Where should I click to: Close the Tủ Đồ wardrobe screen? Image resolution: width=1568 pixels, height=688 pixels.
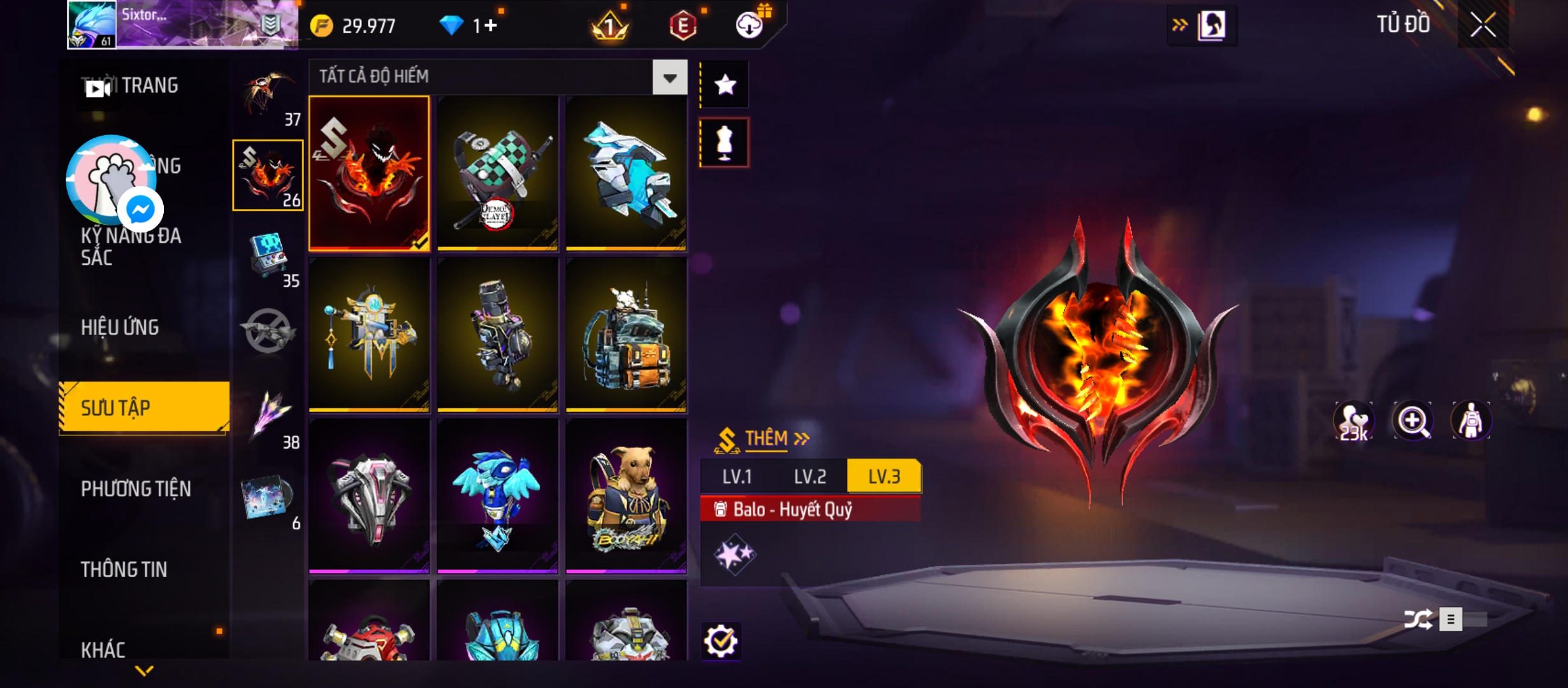point(1483,25)
